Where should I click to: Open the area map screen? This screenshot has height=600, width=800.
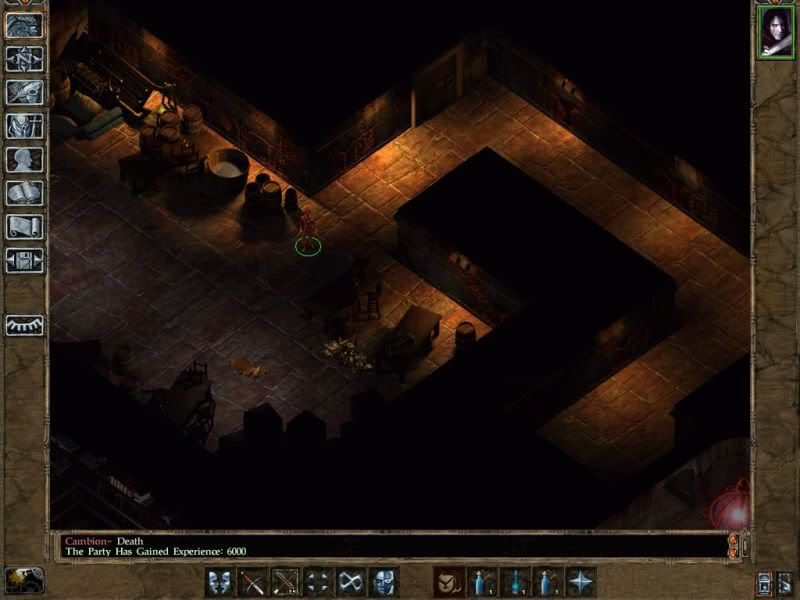(24, 58)
